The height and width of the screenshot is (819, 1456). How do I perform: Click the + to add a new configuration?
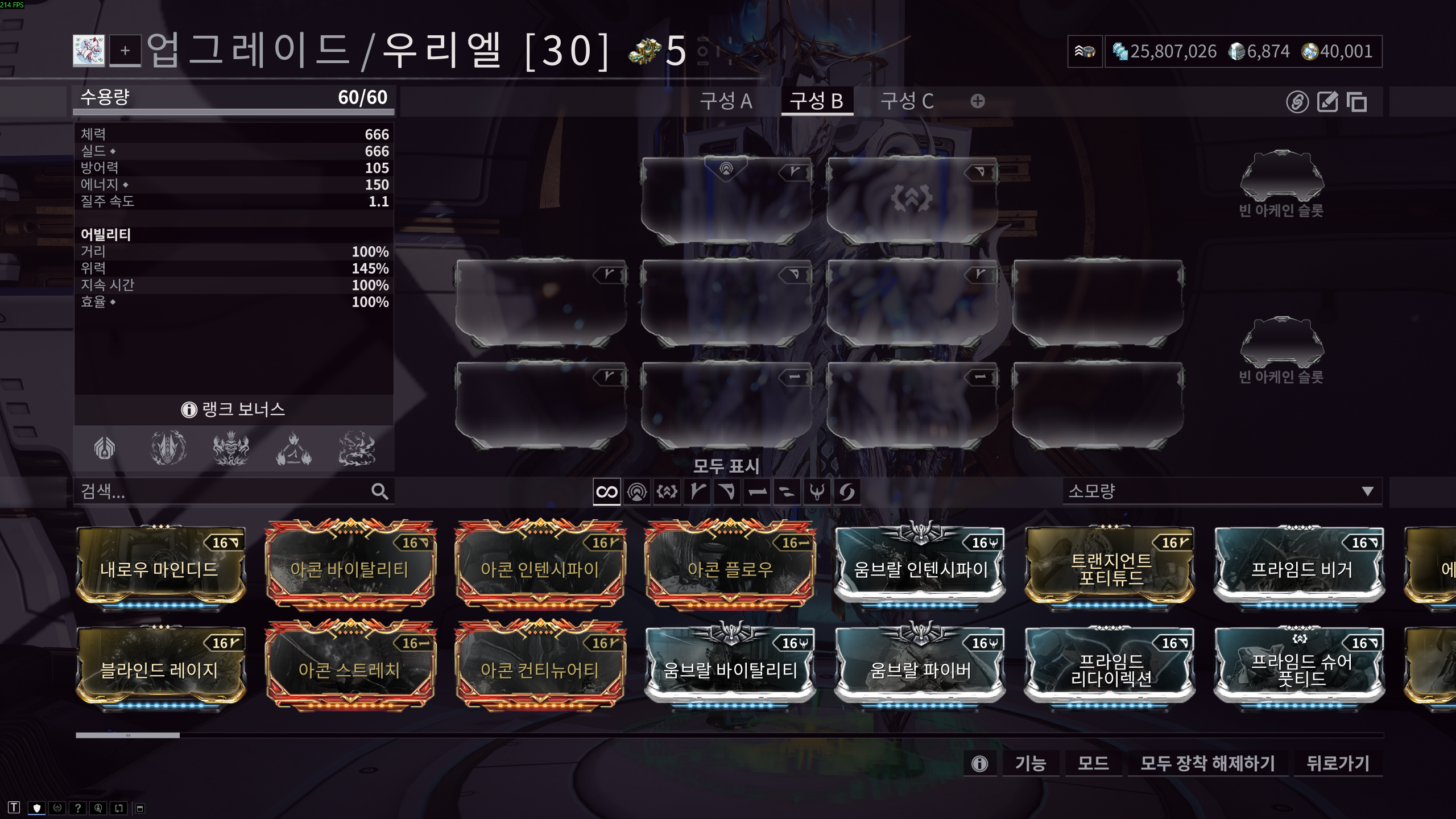[x=977, y=101]
